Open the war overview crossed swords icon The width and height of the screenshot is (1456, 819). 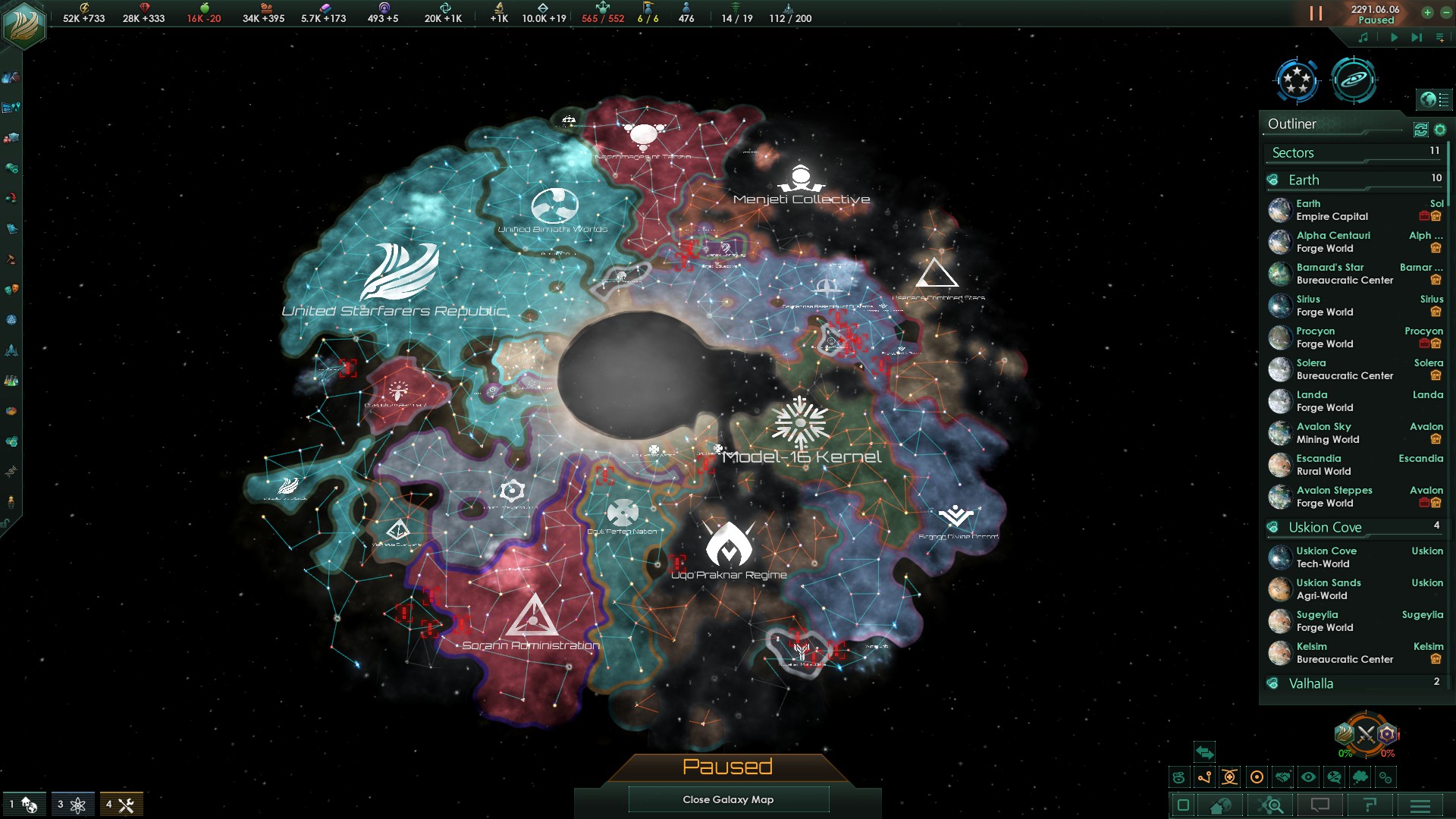1366,734
